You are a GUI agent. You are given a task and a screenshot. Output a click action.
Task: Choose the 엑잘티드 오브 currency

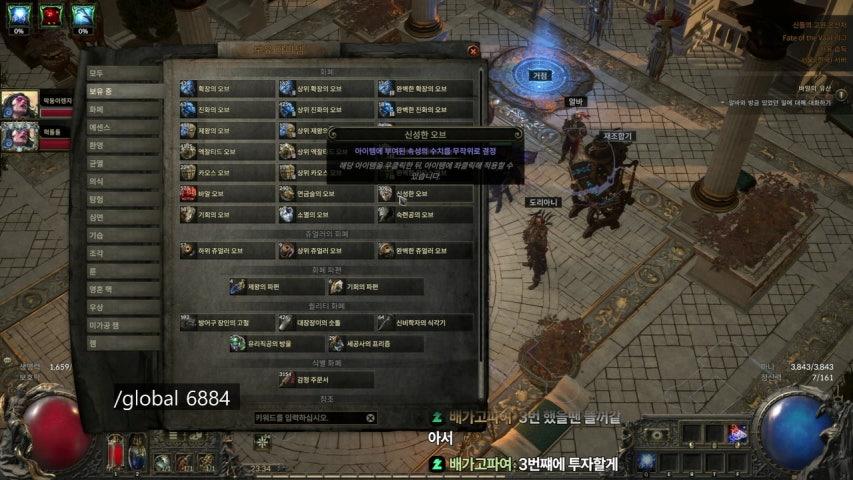pos(227,151)
